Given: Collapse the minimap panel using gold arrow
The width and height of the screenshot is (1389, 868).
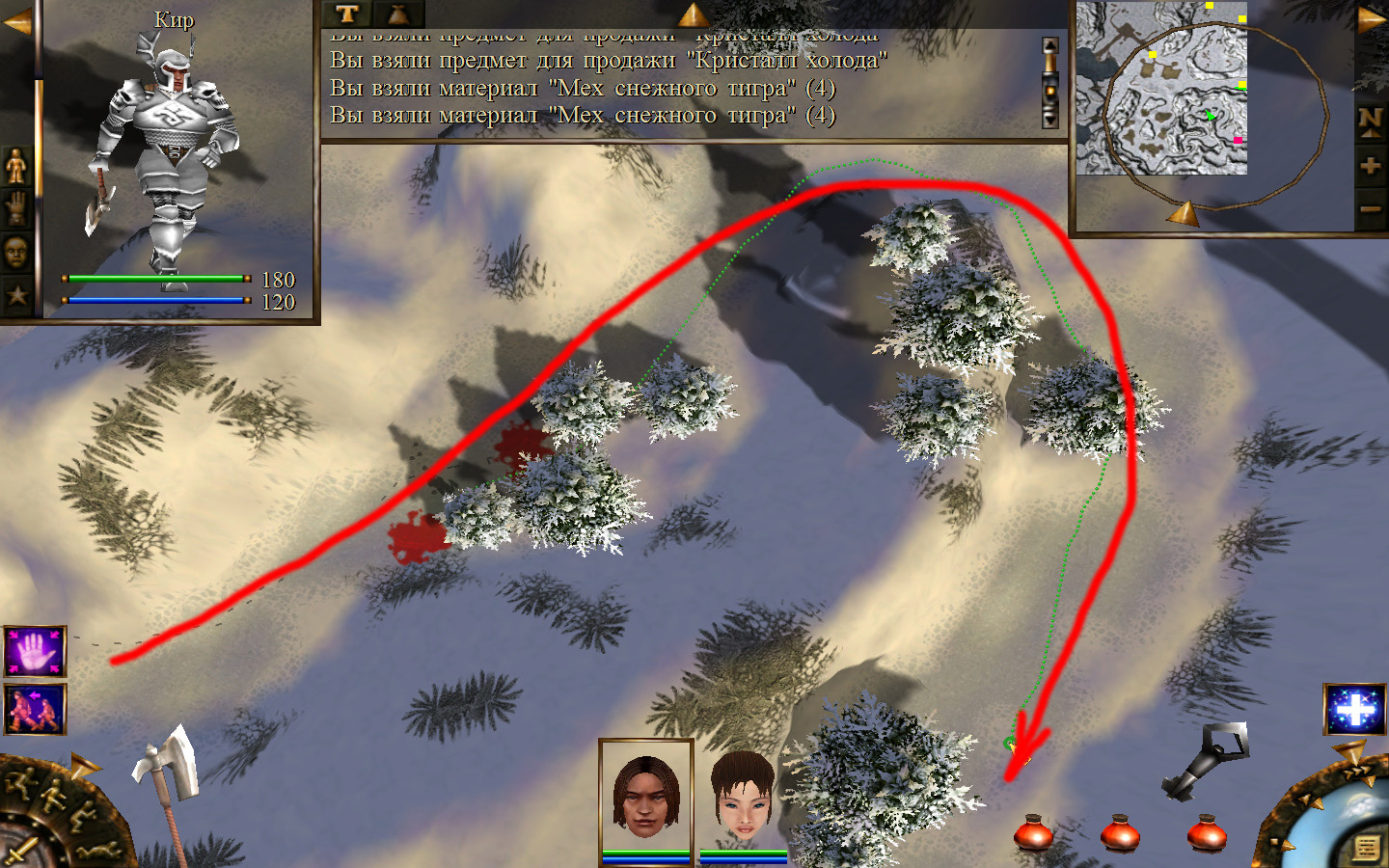Looking at the screenshot, I should pos(1372,19).
